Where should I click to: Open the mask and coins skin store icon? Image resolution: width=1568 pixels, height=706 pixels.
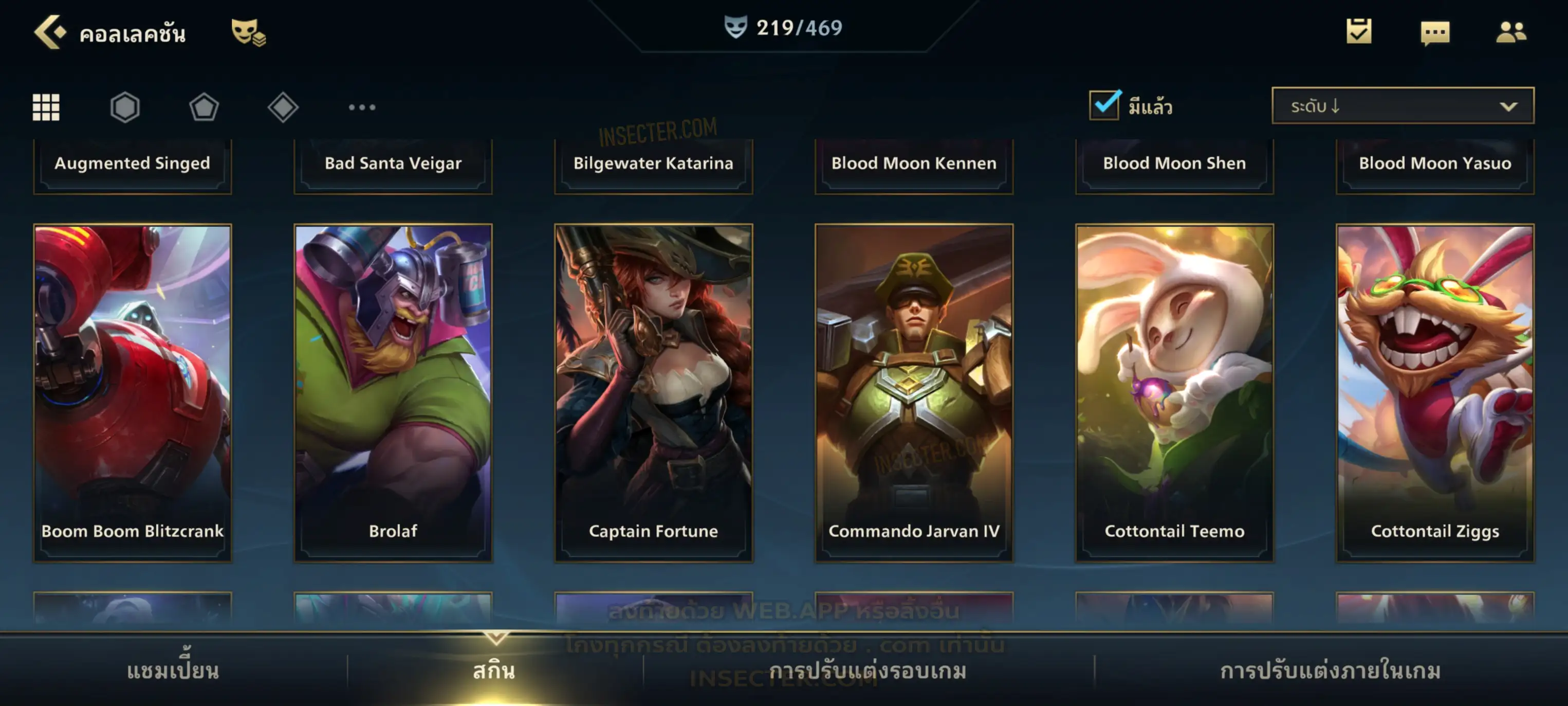coord(248,32)
